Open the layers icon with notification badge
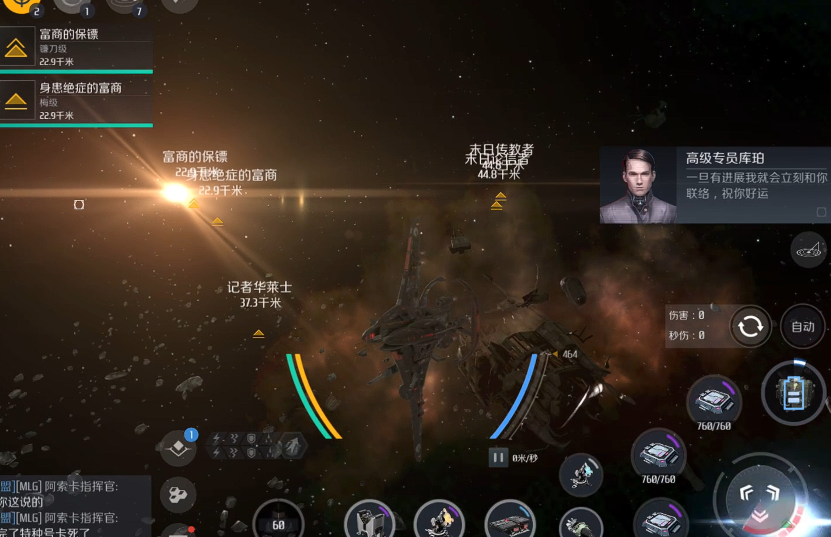 178,448
